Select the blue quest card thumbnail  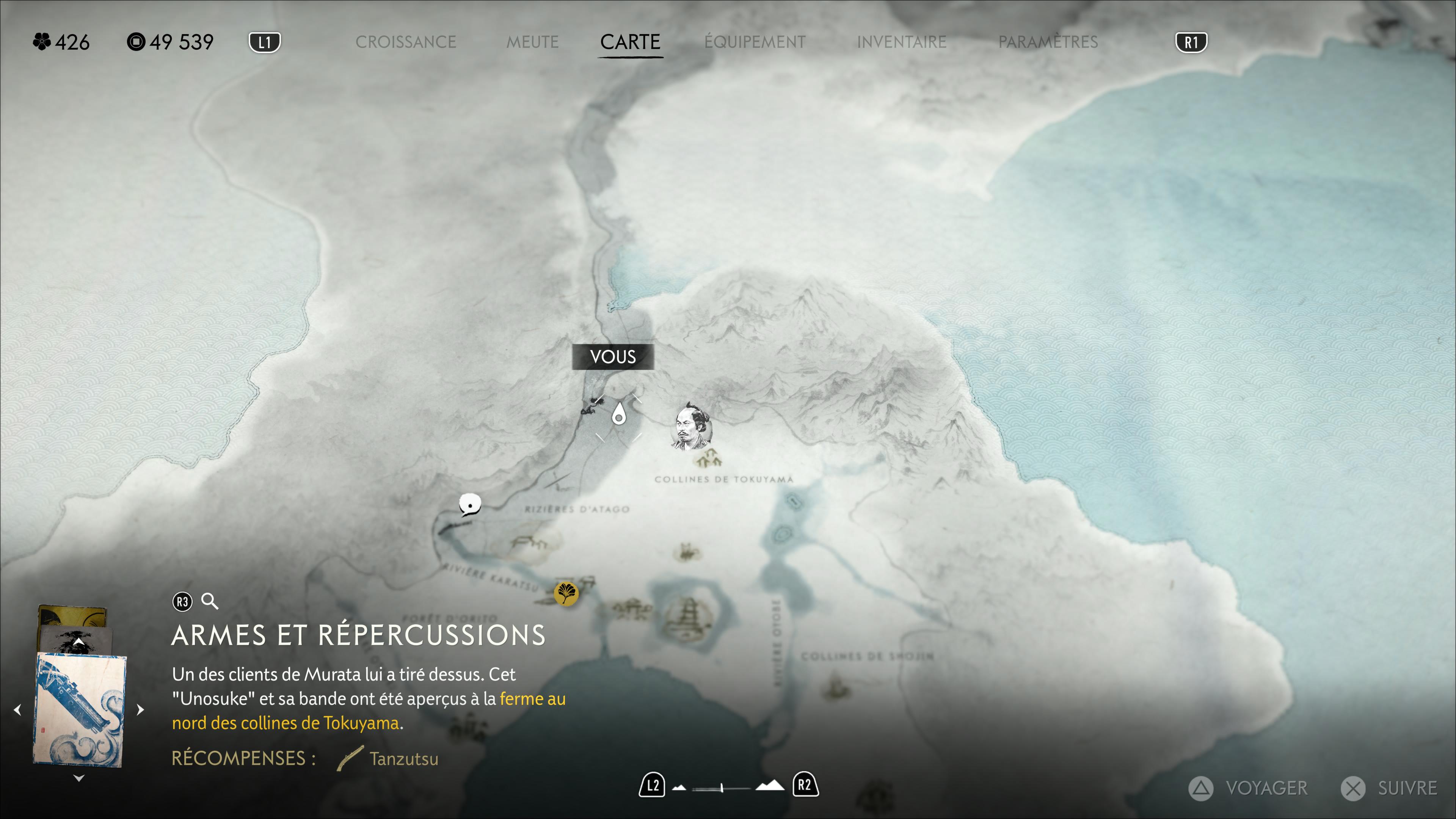point(79,709)
